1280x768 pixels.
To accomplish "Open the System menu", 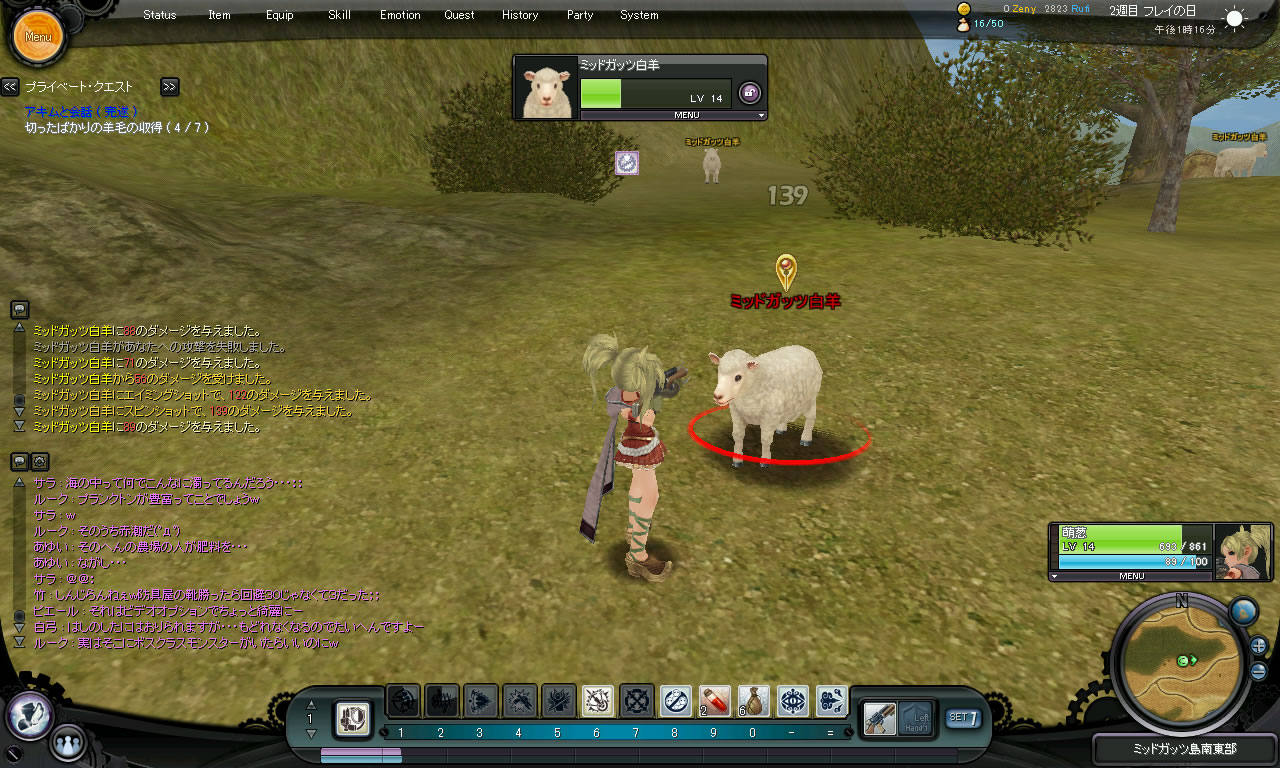I will 639,15.
